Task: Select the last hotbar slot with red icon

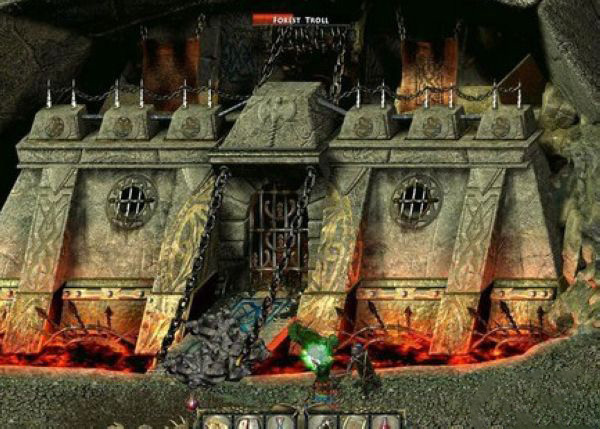Action: click(x=386, y=421)
